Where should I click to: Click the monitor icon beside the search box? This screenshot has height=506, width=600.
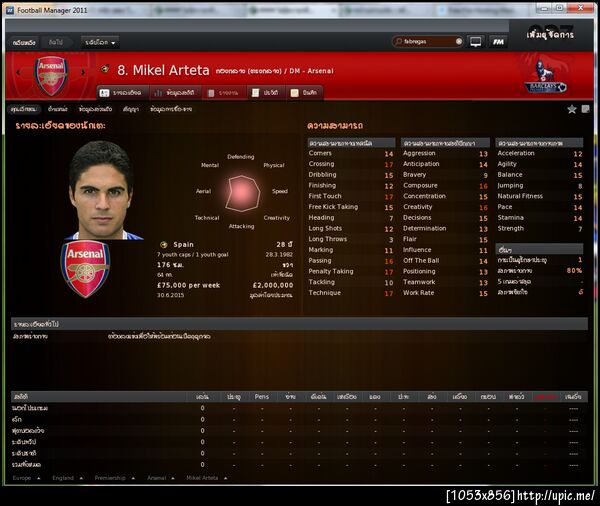[476, 42]
